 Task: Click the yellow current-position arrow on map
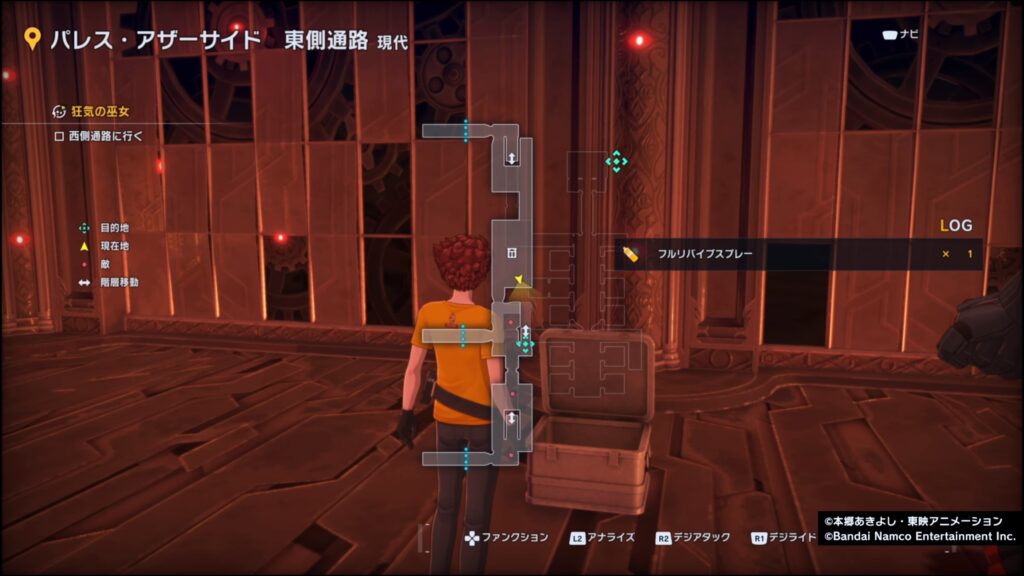(519, 280)
